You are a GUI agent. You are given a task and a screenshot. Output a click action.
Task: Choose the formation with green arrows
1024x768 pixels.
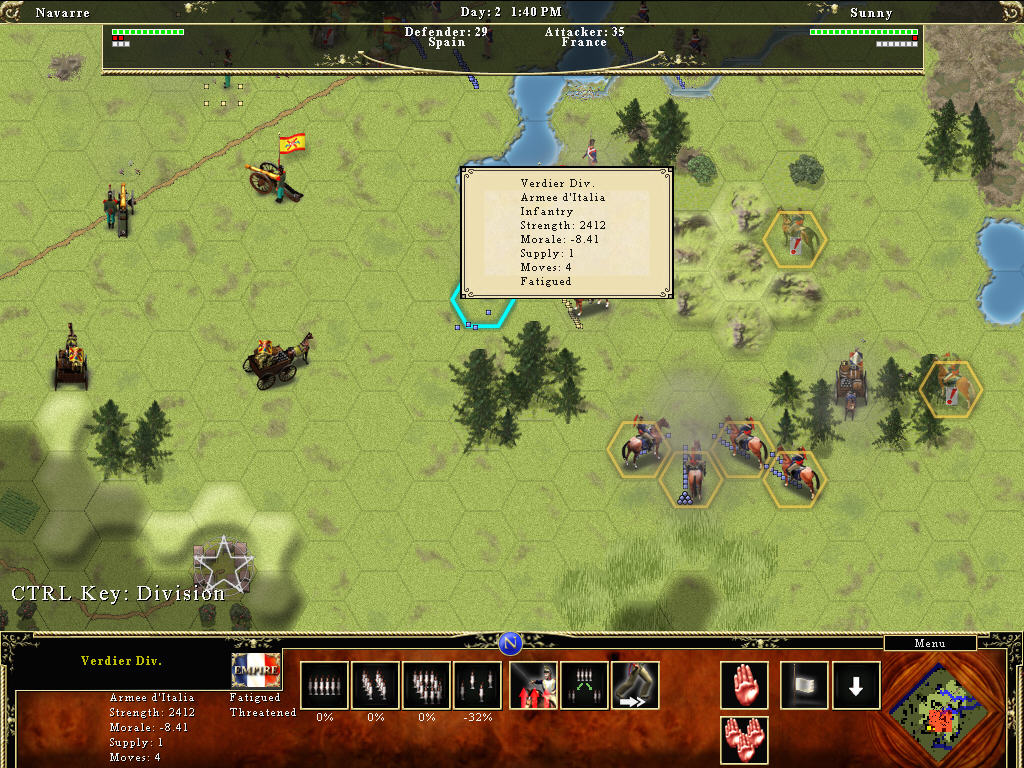585,685
